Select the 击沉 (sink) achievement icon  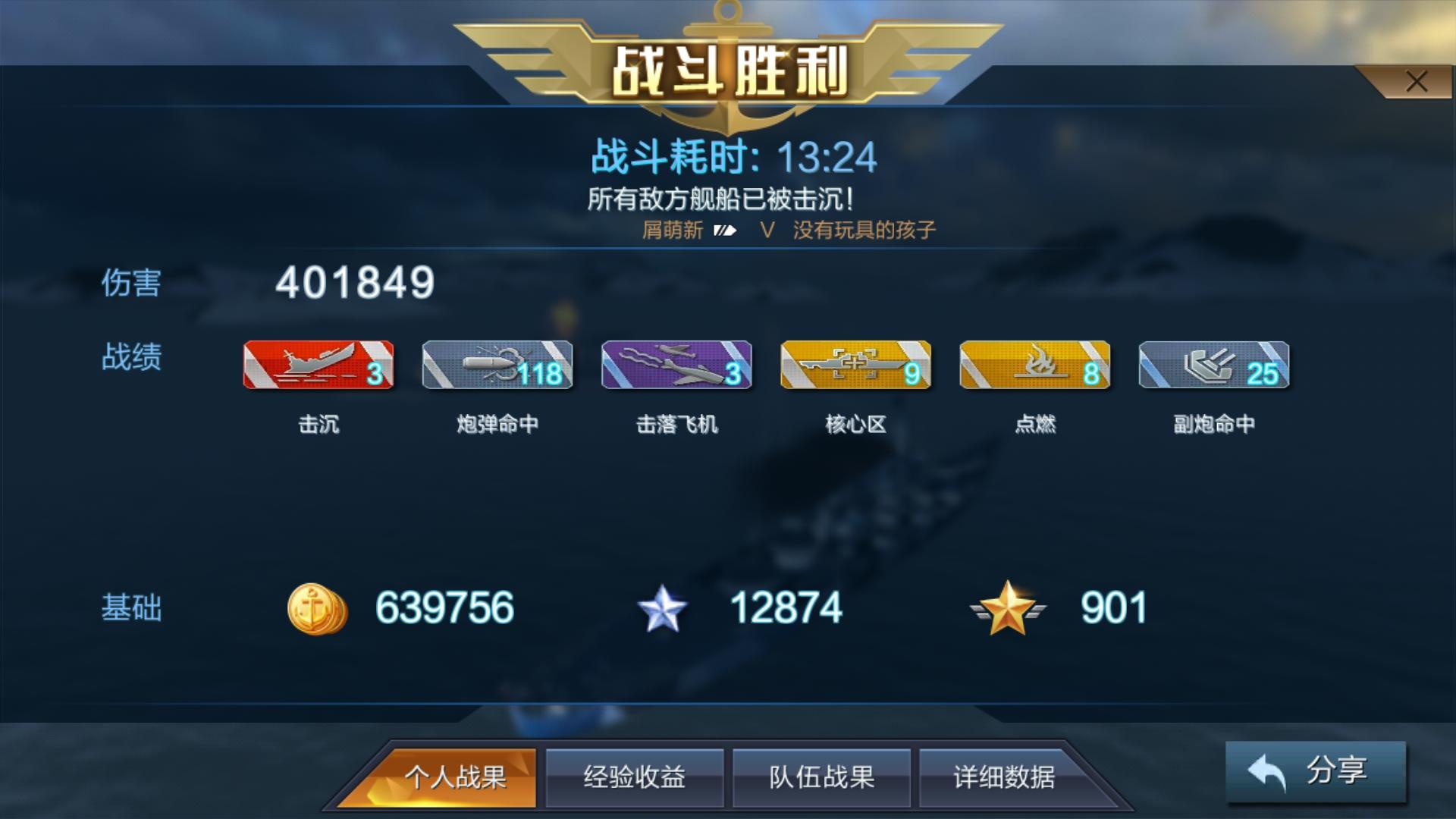point(318,365)
